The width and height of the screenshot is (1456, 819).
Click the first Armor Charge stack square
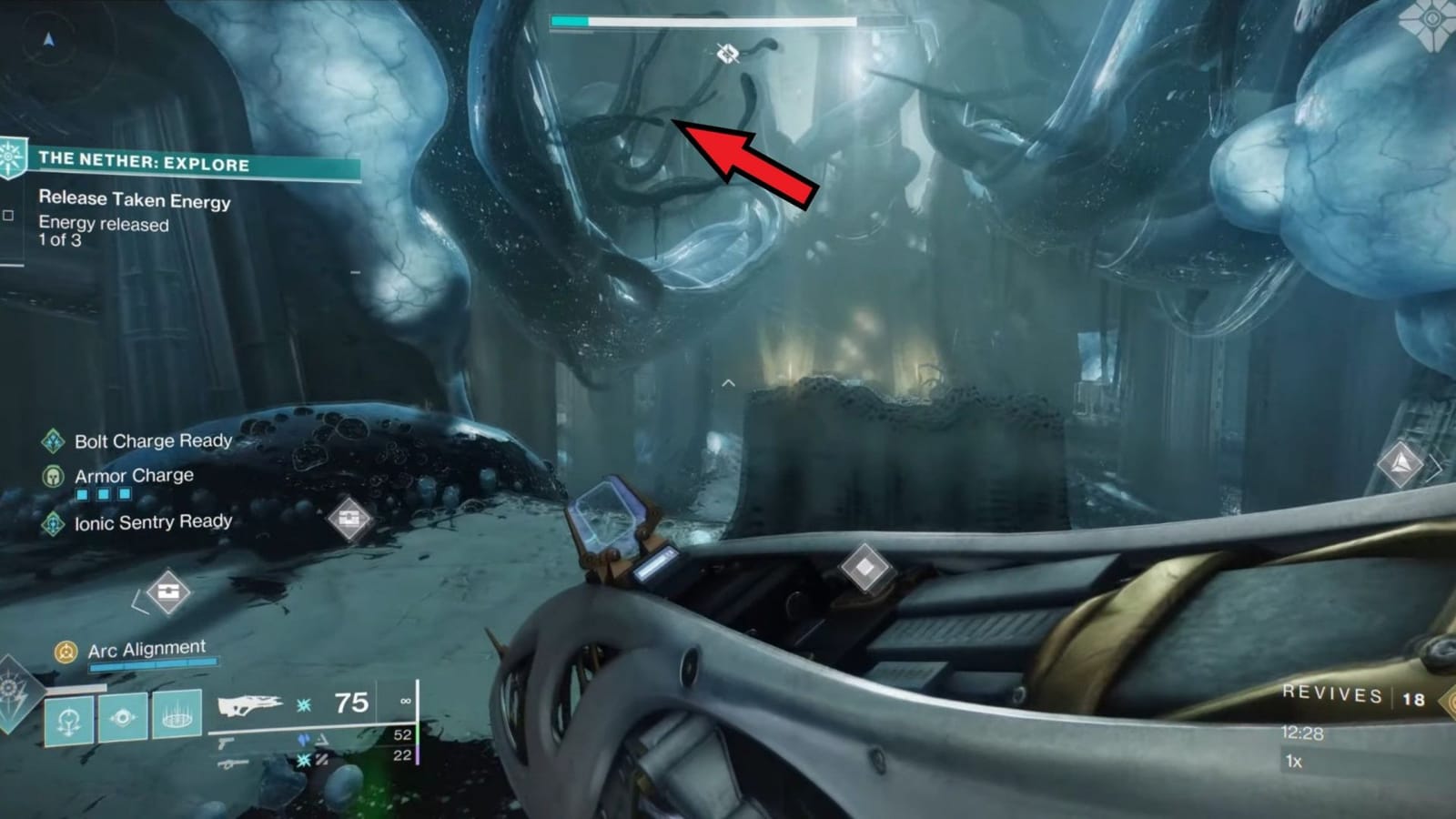81,492
